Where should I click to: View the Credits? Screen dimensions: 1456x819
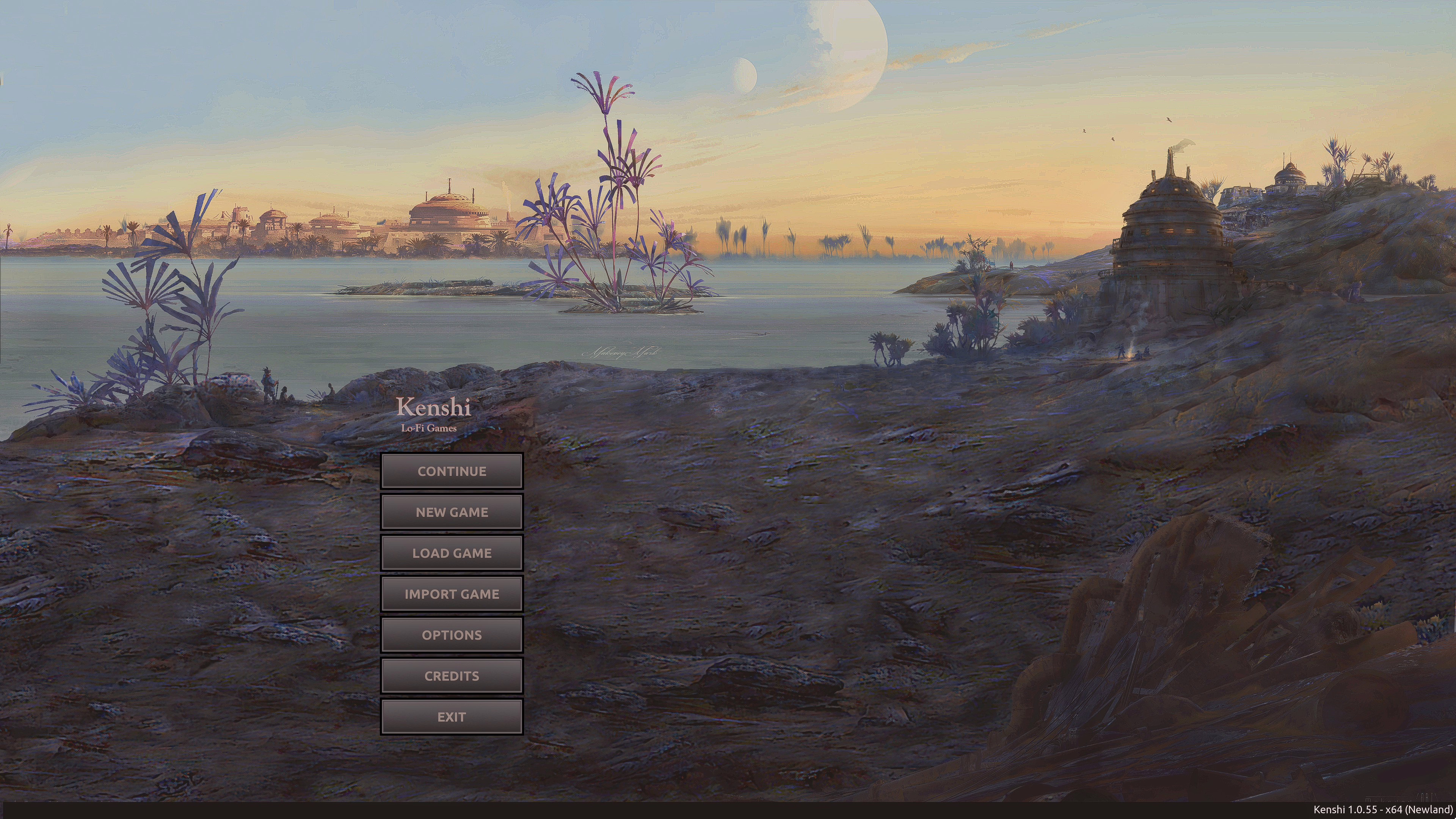coord(452,676)
